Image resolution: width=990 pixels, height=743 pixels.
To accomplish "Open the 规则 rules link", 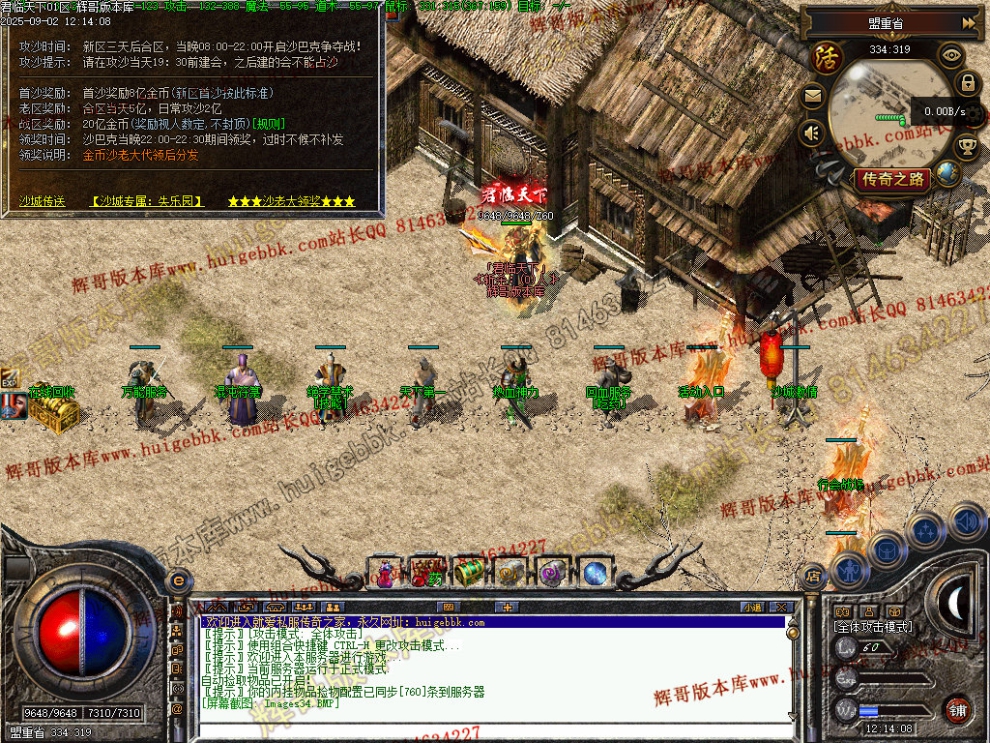I will pos(268,123).
